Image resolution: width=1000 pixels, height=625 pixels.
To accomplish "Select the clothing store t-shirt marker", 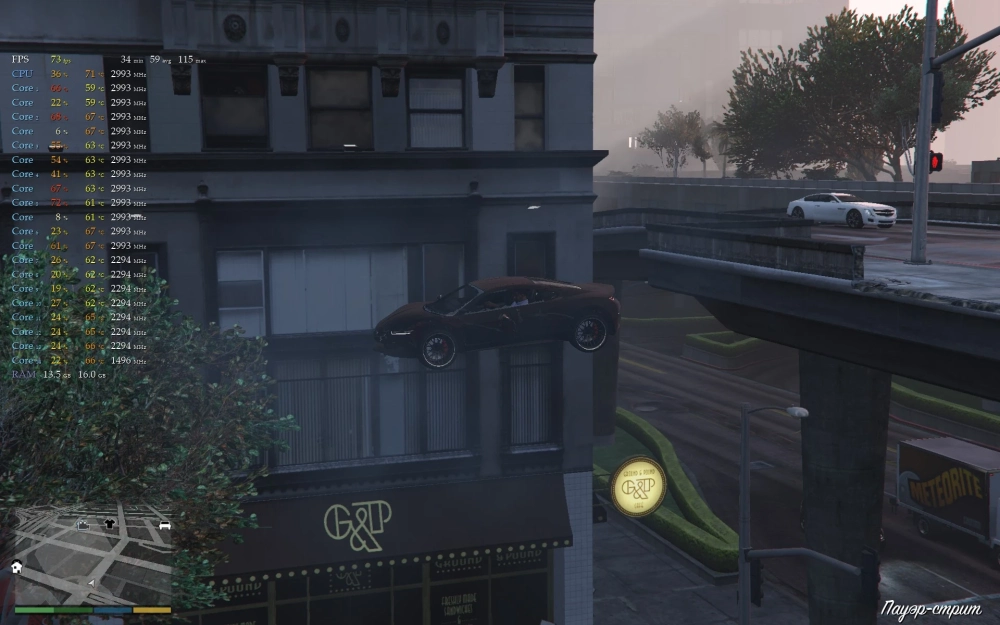I will [x=109, y=523].
